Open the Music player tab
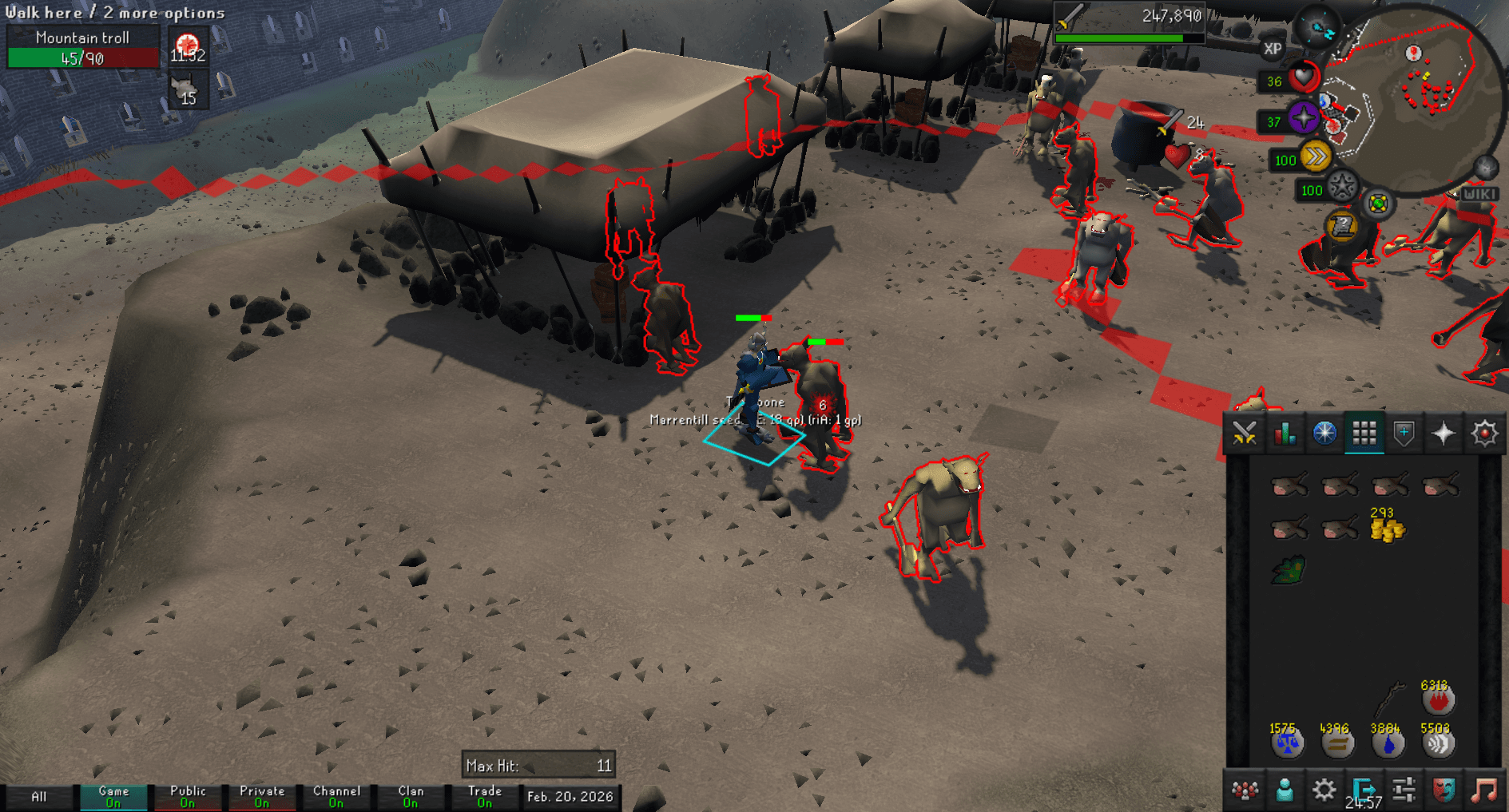The width and height of the screenshot is (1509, 812). pyautogui.click(x=1483, y=789)
